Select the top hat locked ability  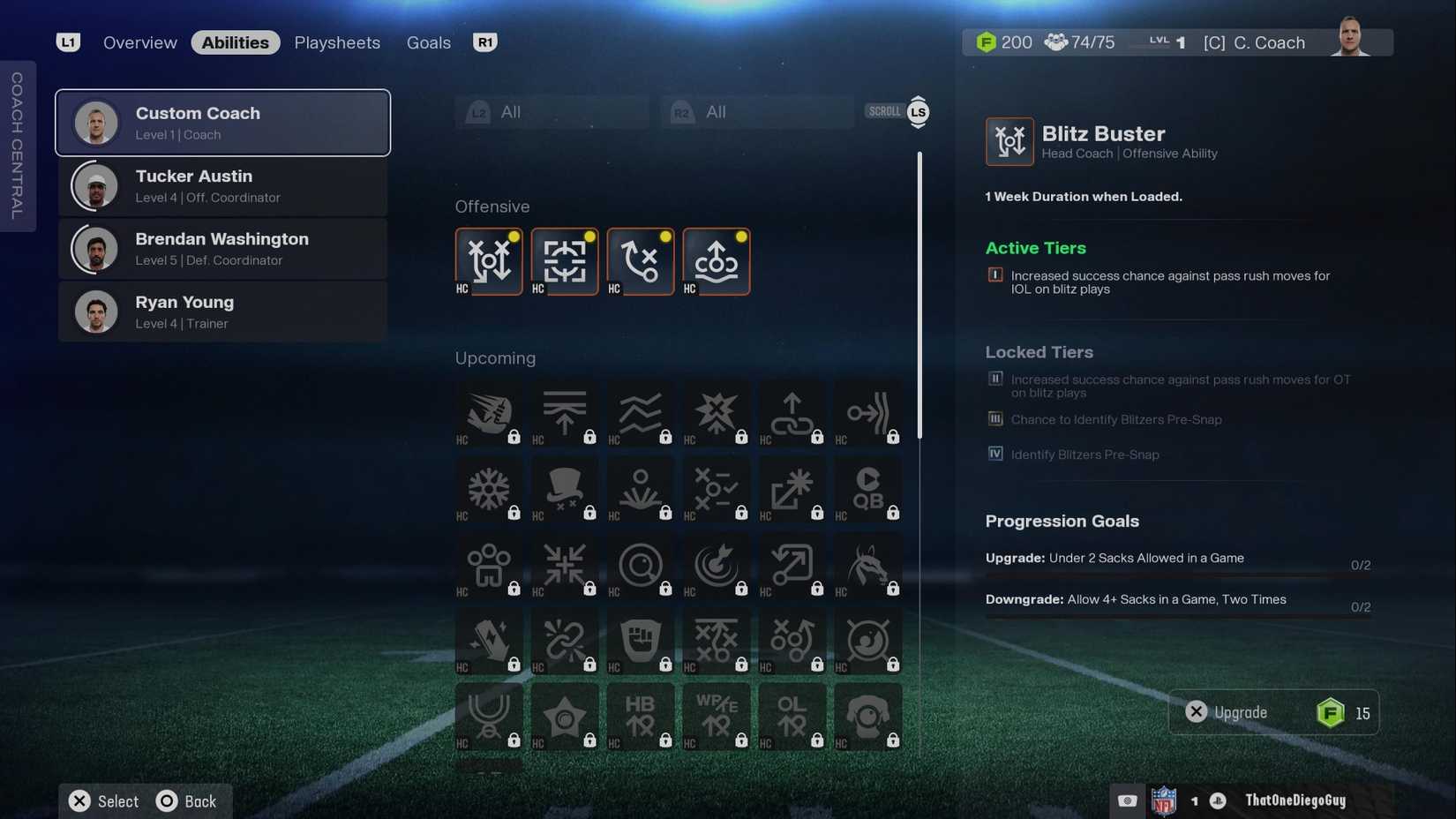point(565,490)
